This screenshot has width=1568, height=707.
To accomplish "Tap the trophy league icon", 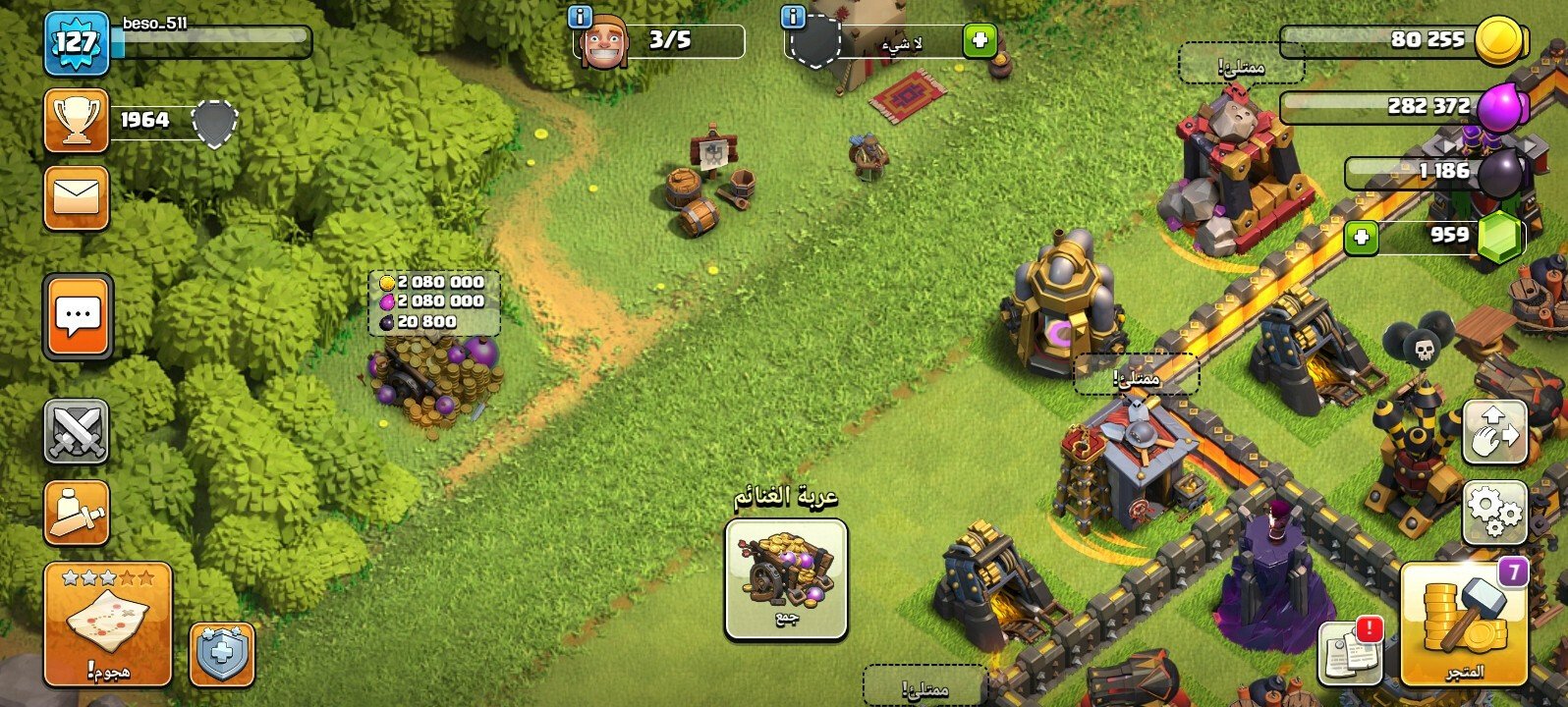I will [77, 121].
